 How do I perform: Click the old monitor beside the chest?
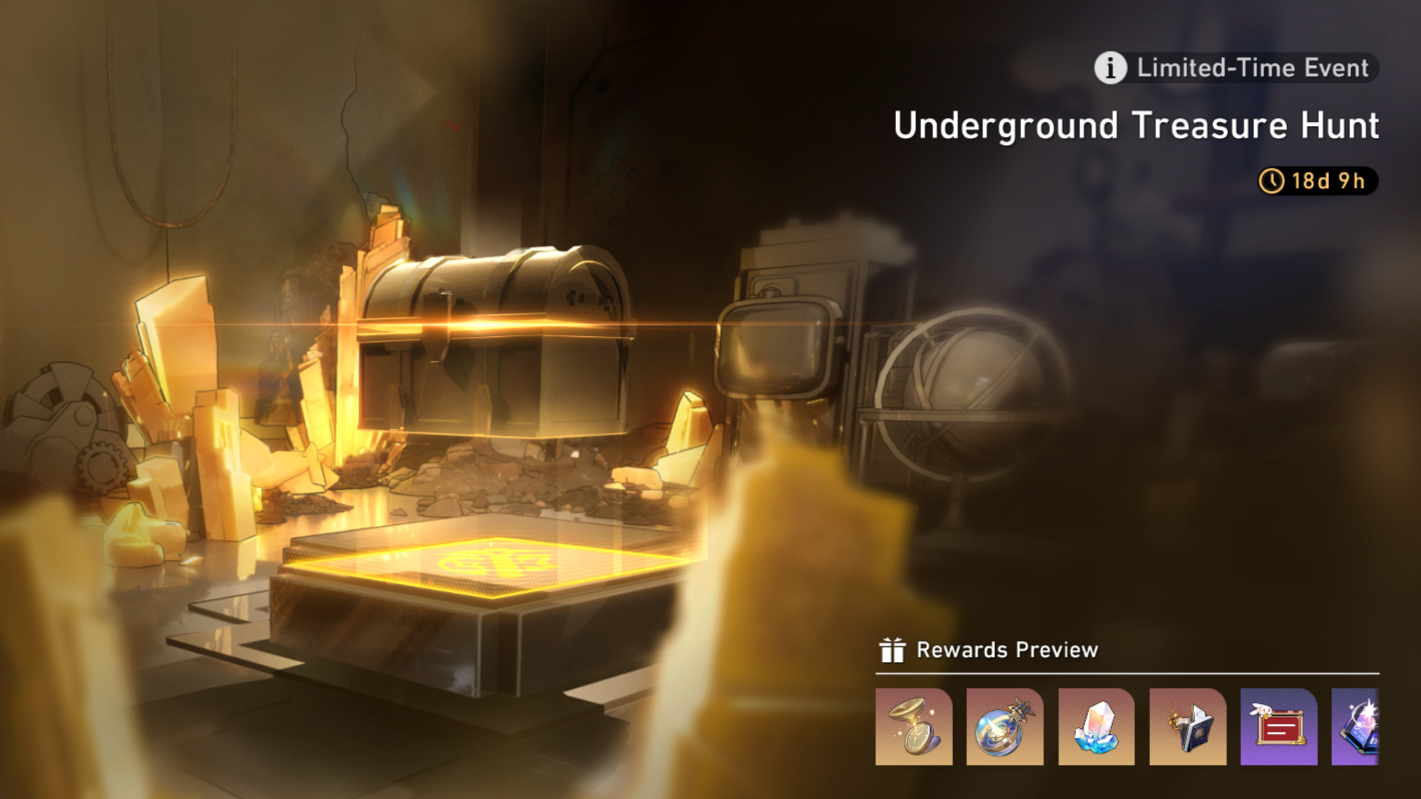pyautogui.click(x=775, y=345)
